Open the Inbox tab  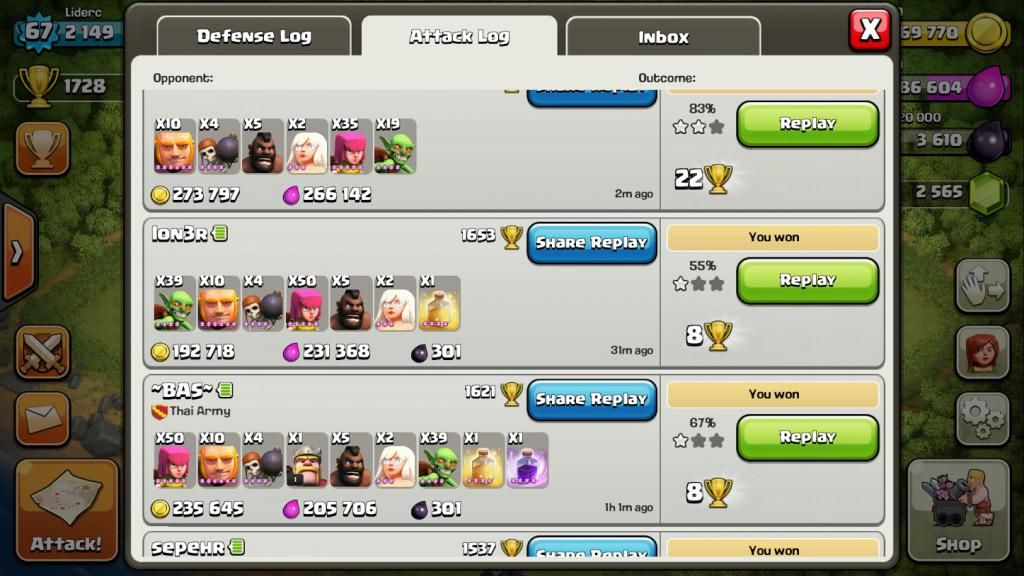click(x=663, y=38)
